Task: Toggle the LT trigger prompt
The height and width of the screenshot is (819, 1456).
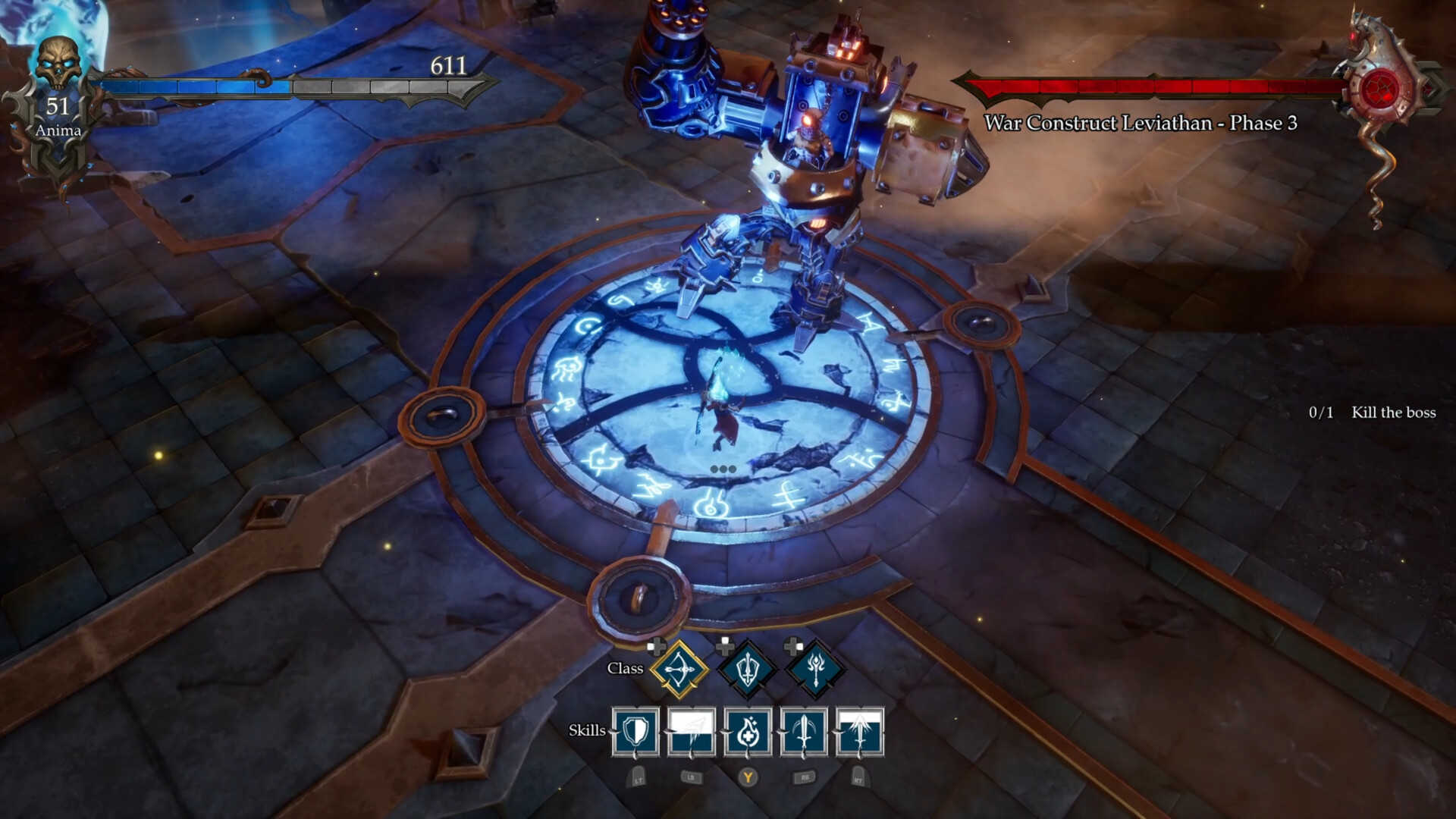Action: (637, 777)
